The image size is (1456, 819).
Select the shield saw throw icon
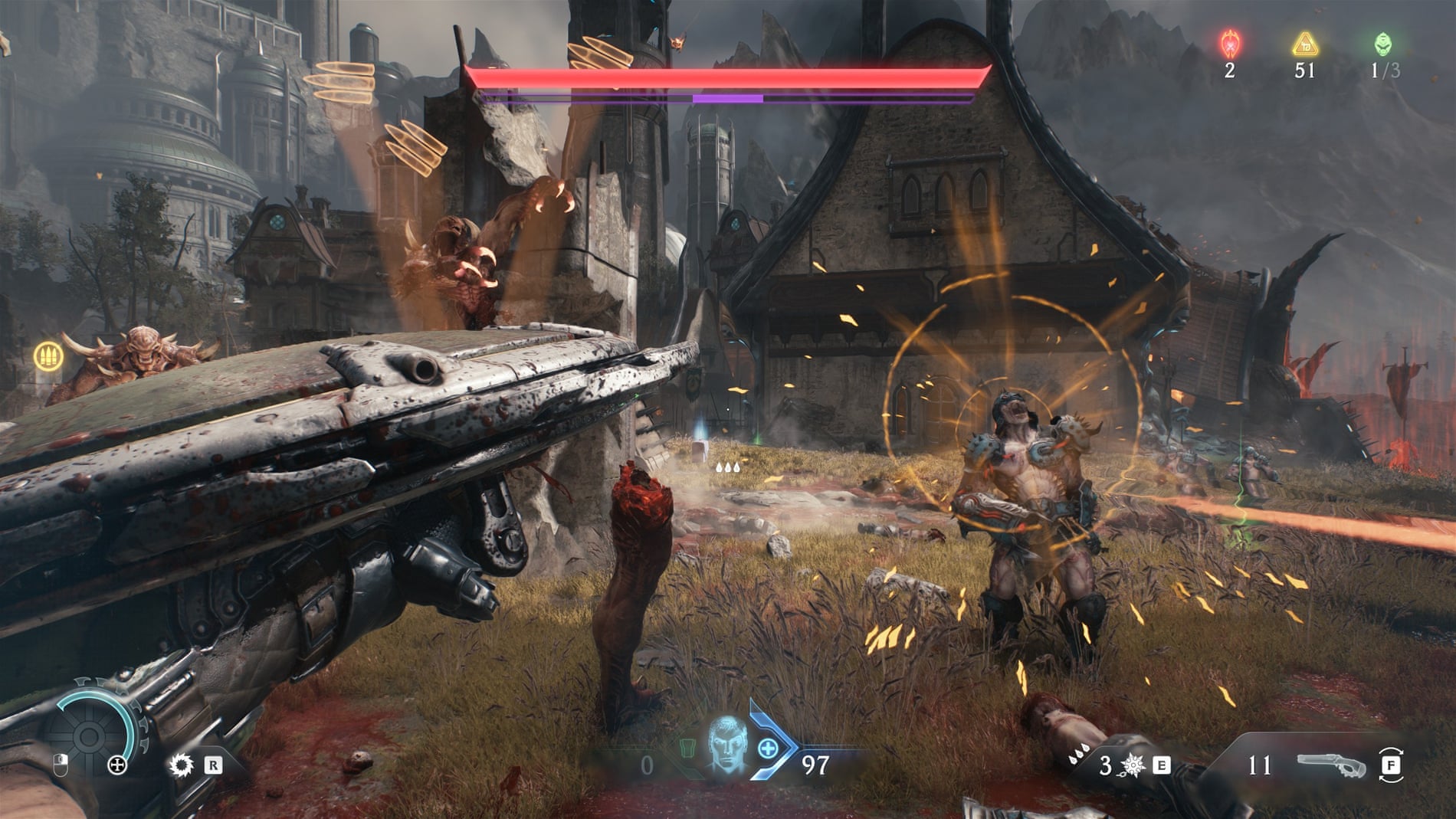[x=182, y=764]
